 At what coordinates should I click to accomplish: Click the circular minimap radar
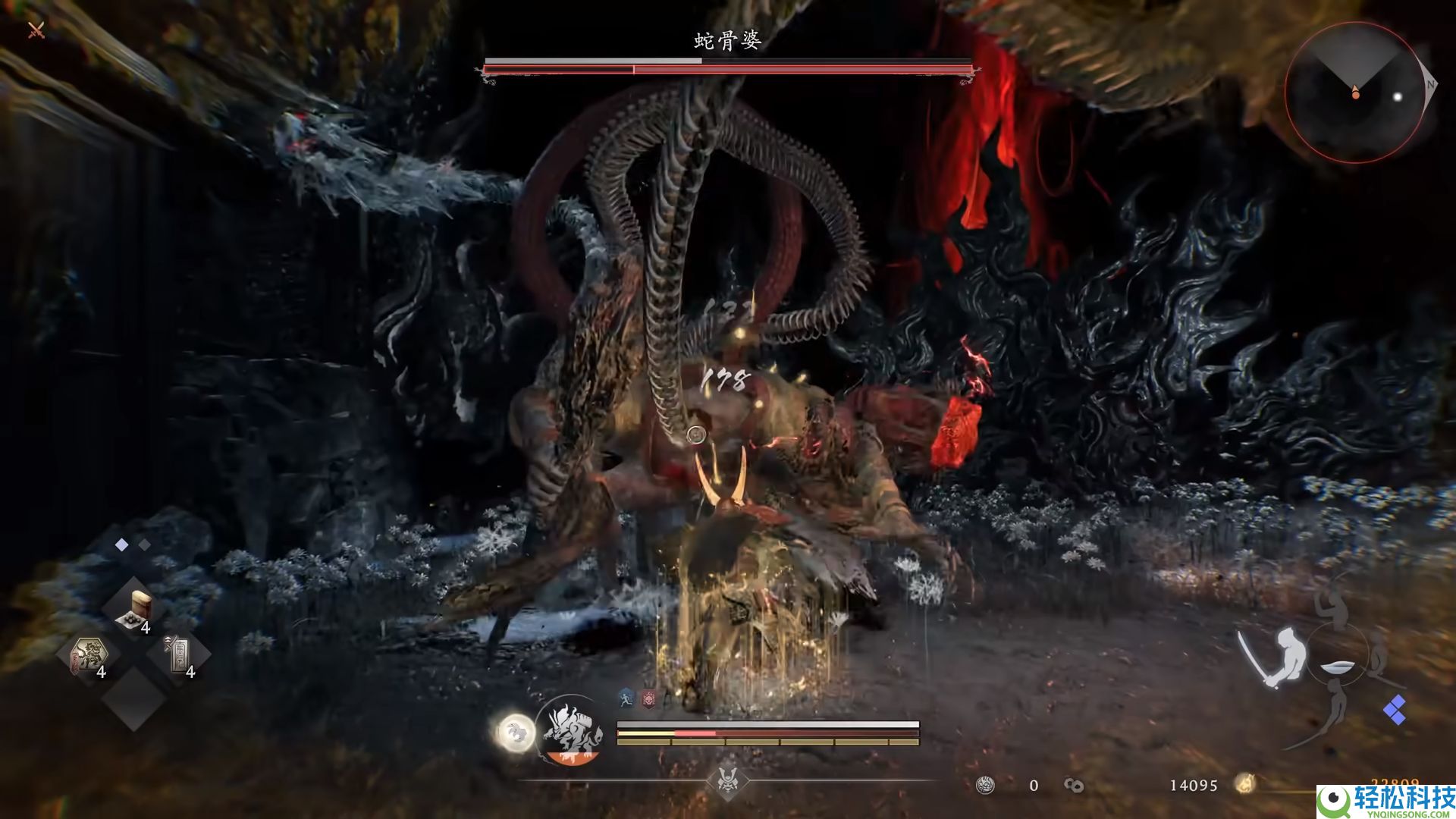[x=1354, y=93]
